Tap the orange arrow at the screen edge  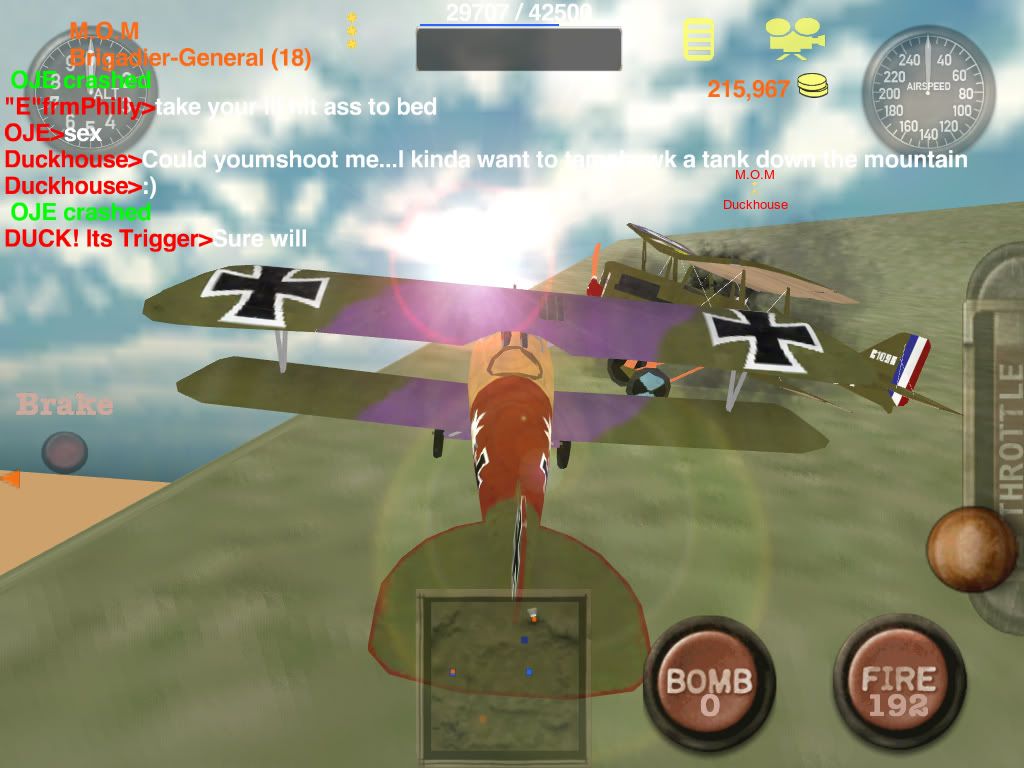point(10,479)
